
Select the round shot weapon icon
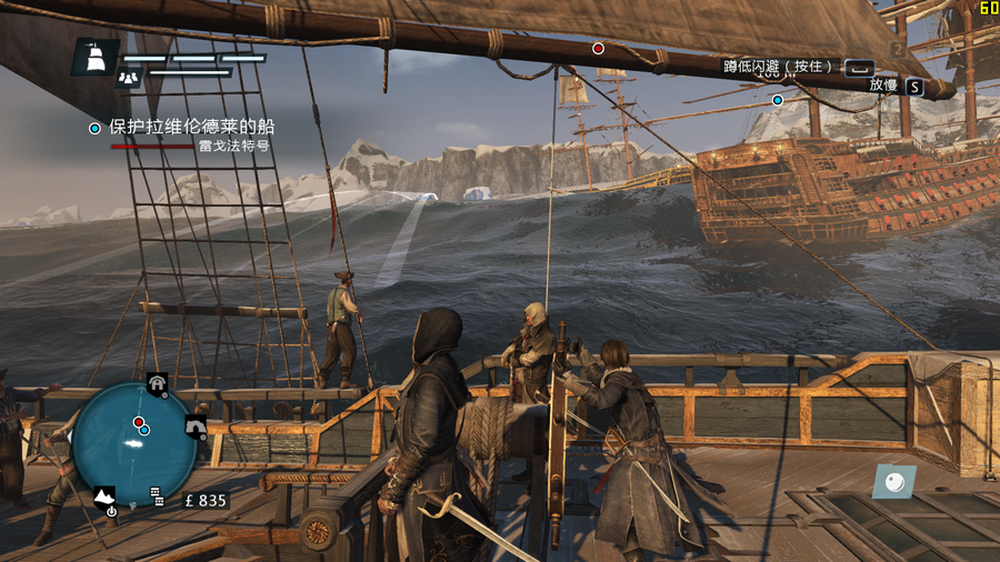pyautogui.click(x=893, y=481)
